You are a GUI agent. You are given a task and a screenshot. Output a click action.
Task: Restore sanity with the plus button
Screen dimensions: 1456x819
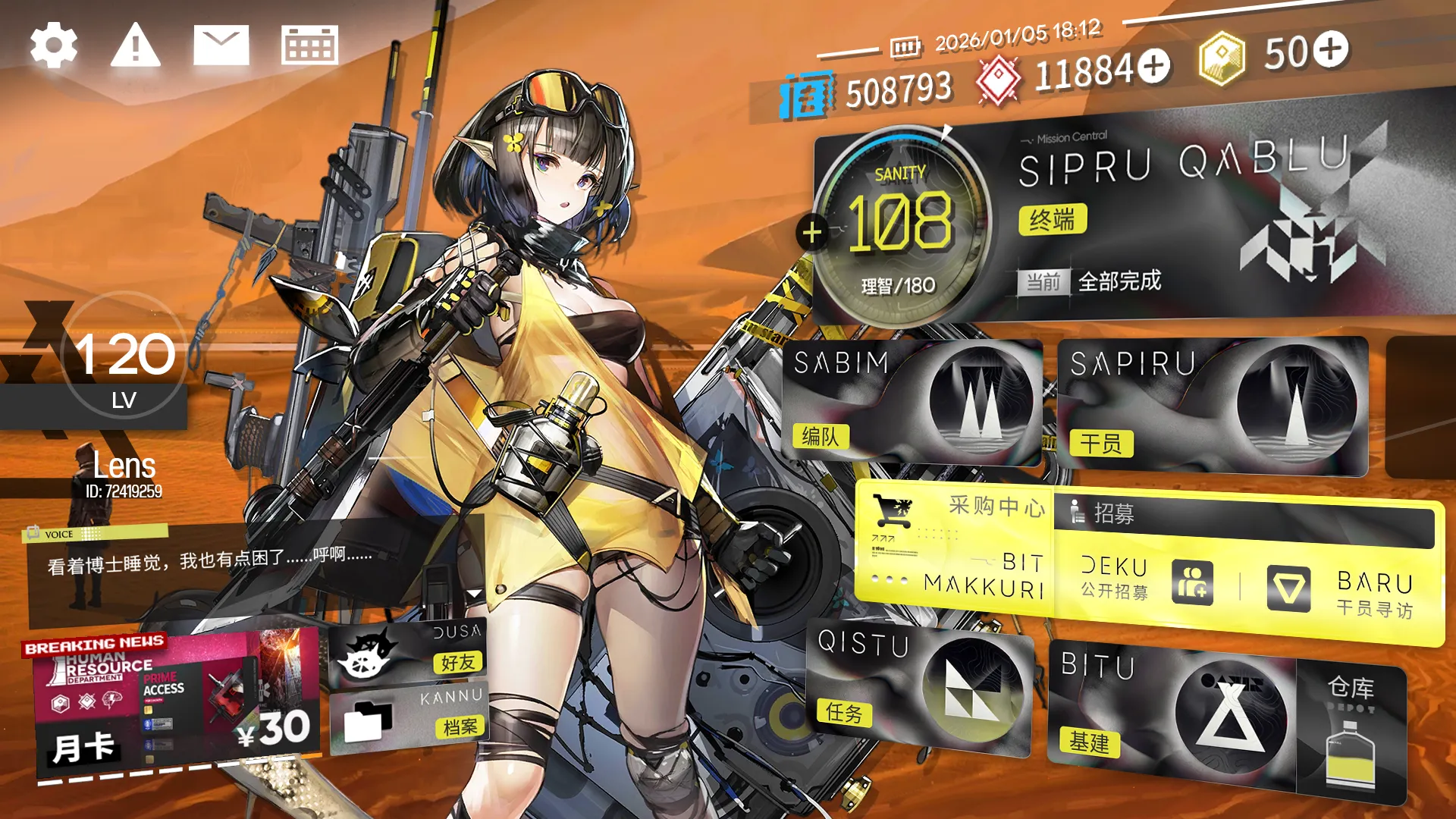tap(812, 232)
